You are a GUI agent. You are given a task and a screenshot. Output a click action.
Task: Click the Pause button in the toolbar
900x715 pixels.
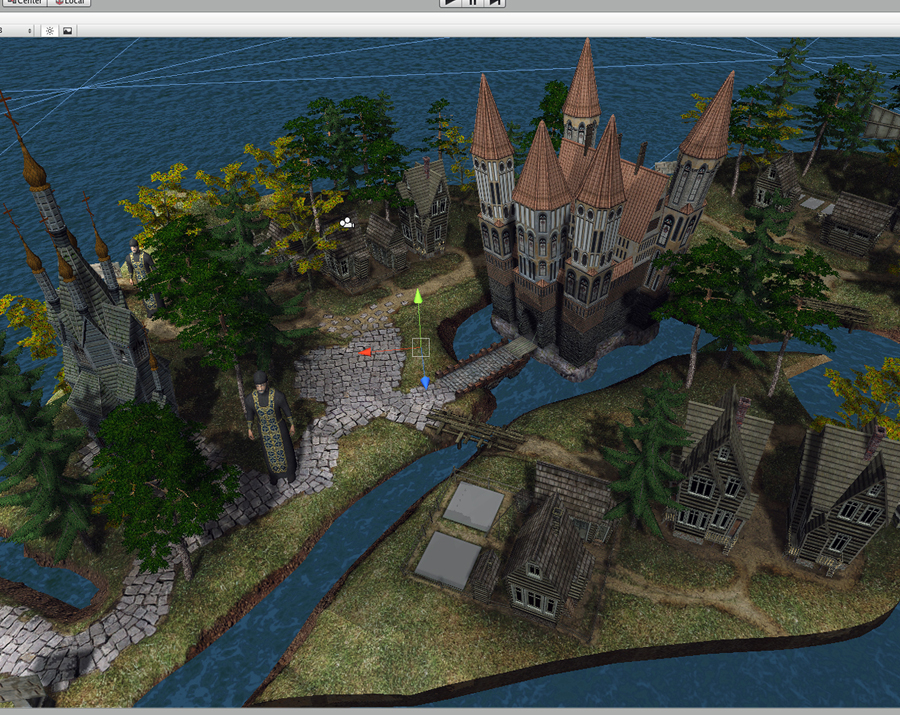click(x=473, y=3)
